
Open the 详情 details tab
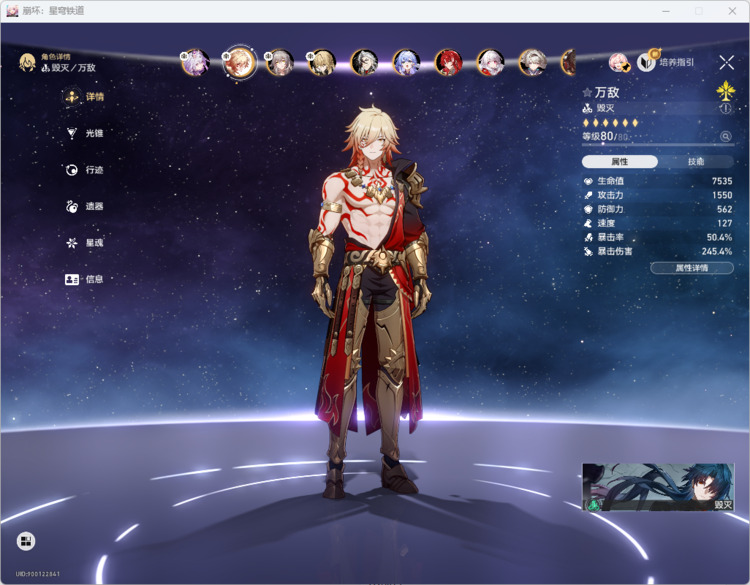[x=85, y=97]
